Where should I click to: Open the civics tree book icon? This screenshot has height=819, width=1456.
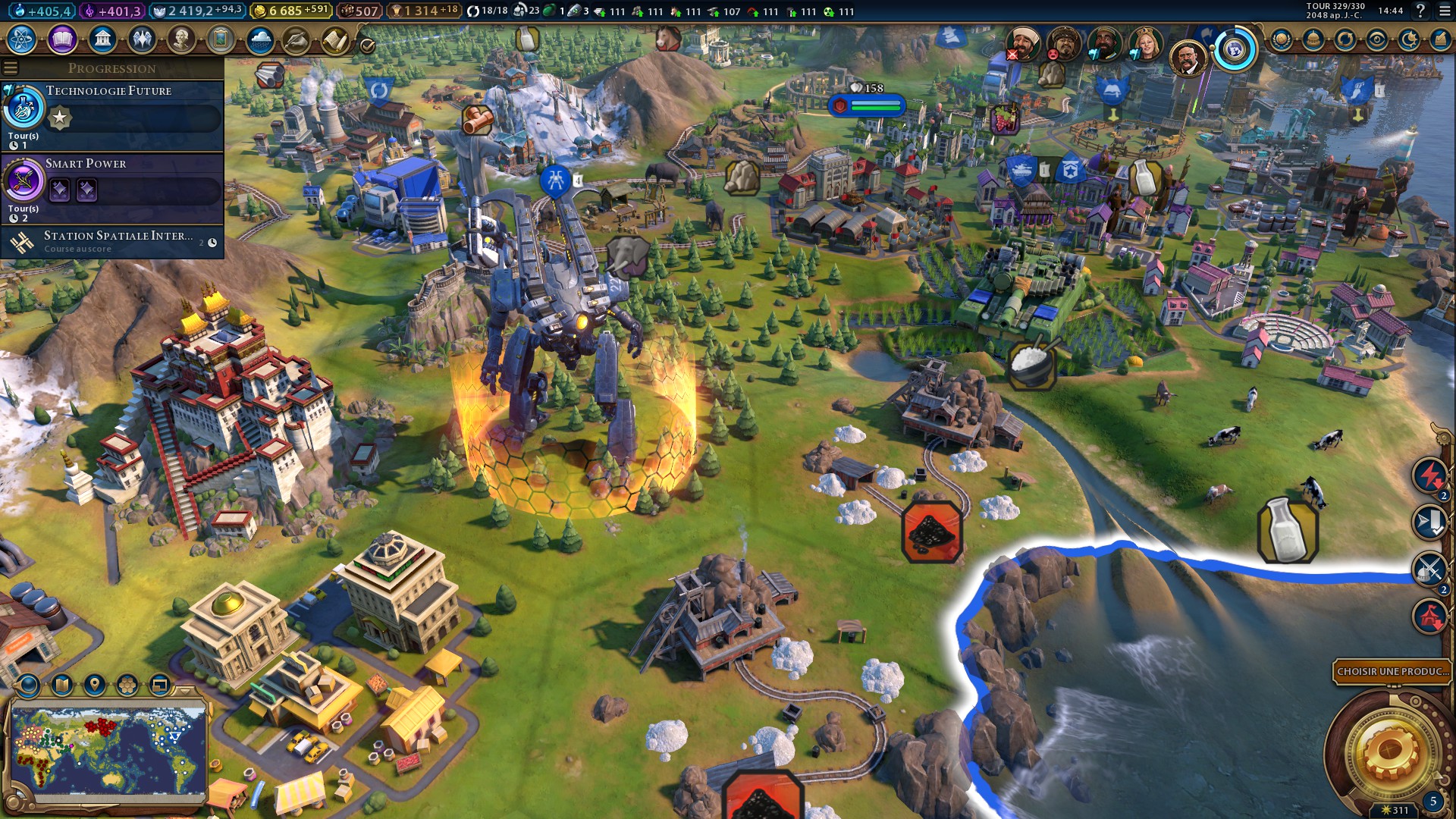(x=62, y=39)
